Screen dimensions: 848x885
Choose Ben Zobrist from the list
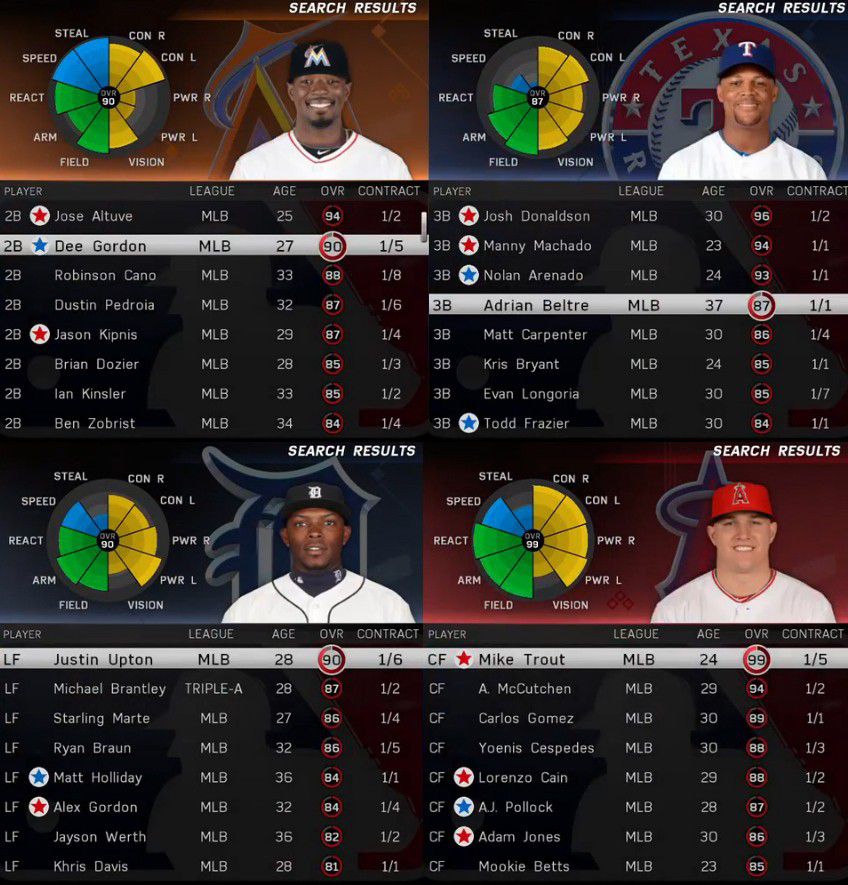pos(95,423)
